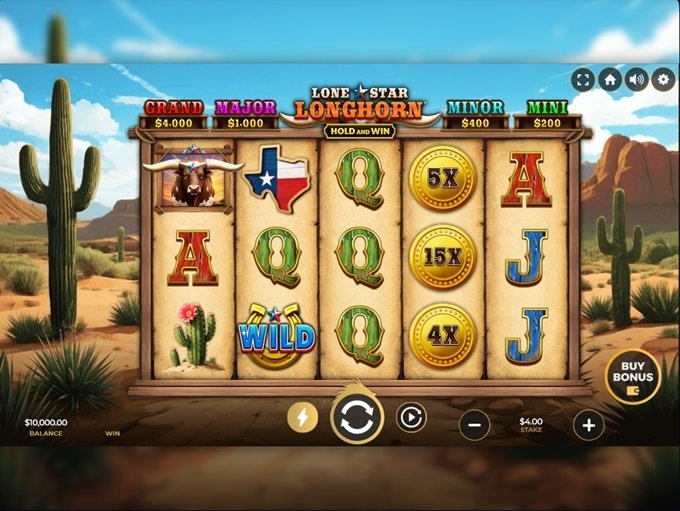This screenshot has width=680, height=511.
Task: Spin the reels with the circular arrows button
Action: click(x=356, y=418)
